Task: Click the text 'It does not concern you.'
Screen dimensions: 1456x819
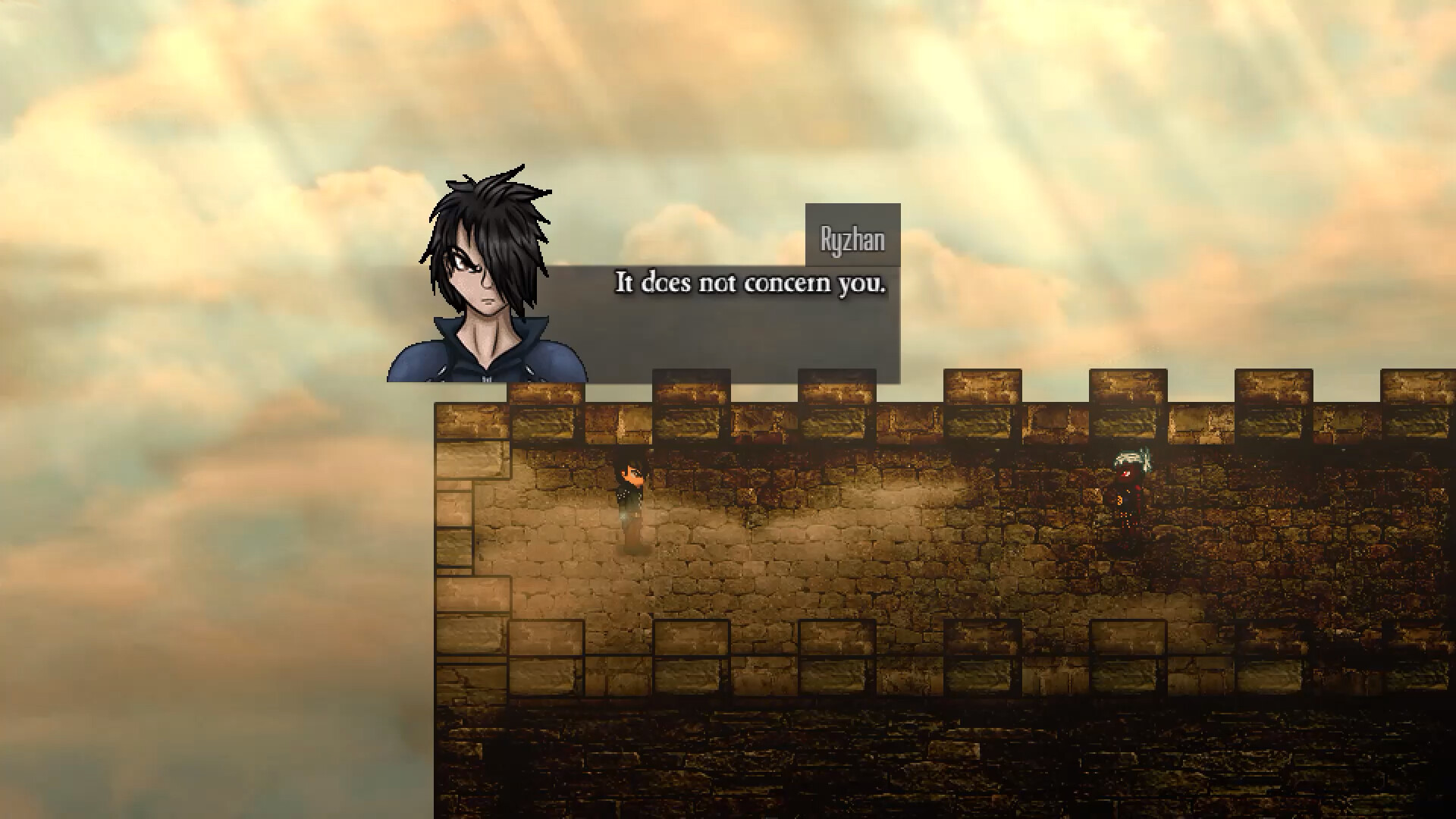Action: coord(752,284)
